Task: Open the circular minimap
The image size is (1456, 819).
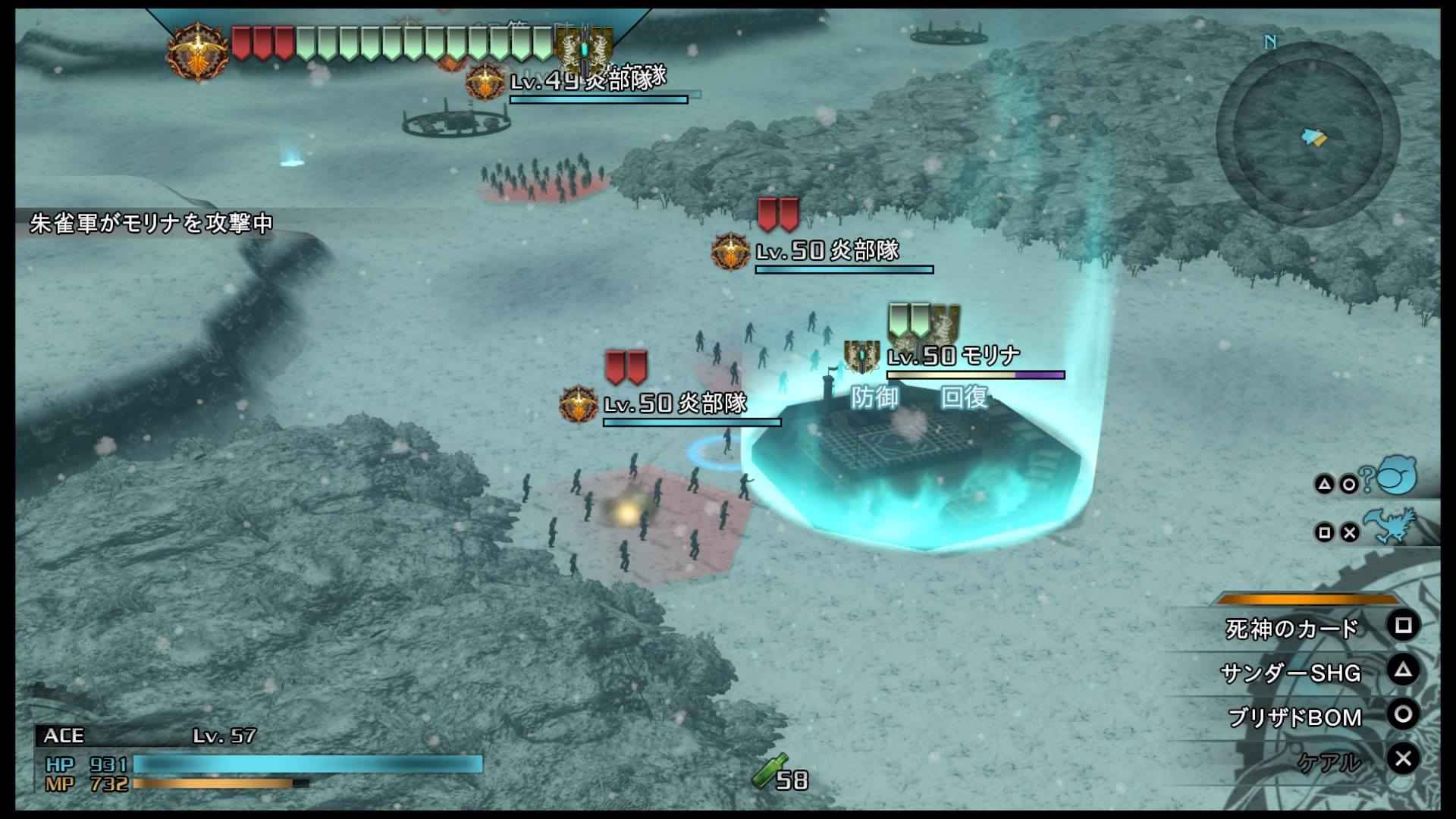Action: 1307,135
